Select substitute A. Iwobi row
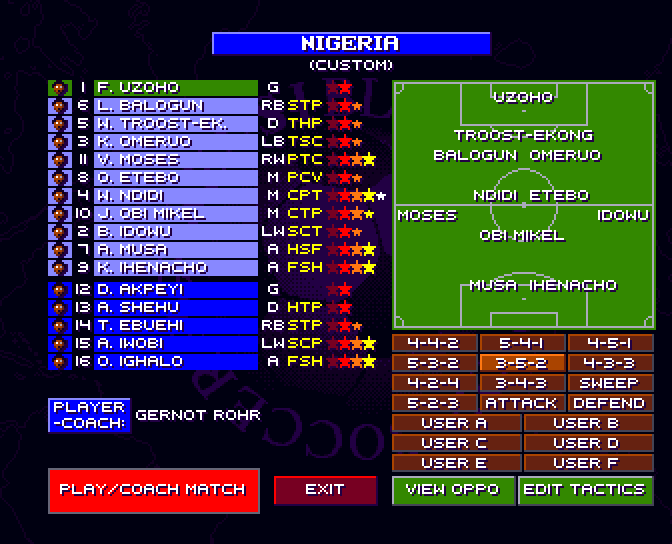 175,343
